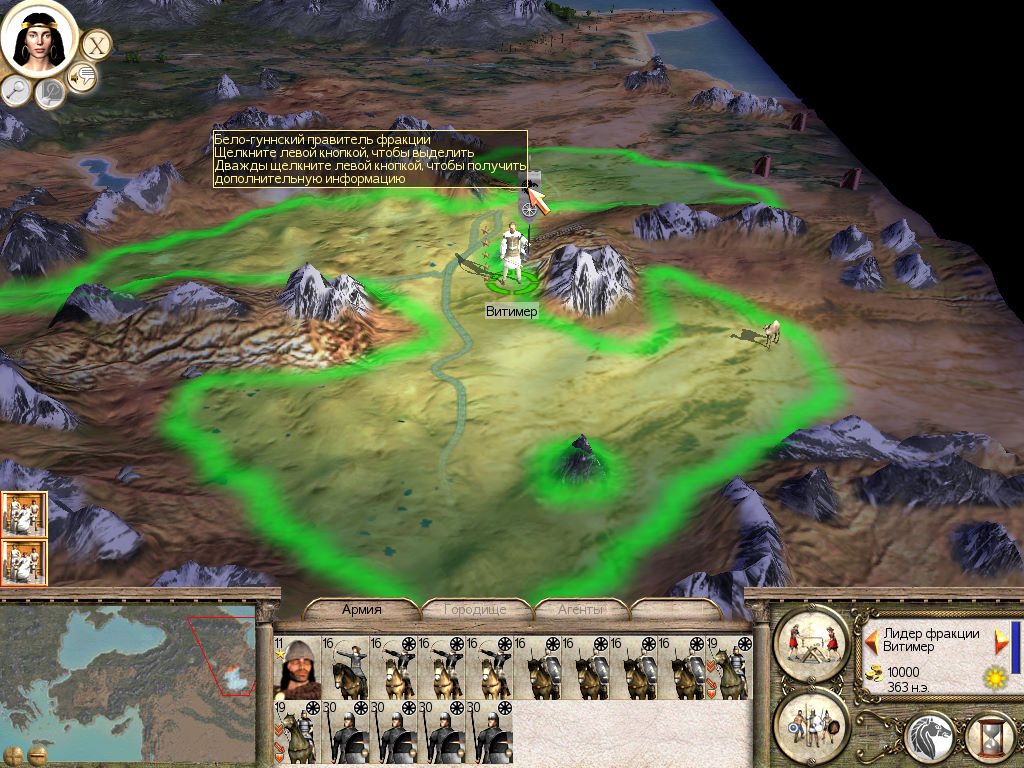1024x768 pixels.
Task: Select the general's portrait unit card
Action: 295,668
